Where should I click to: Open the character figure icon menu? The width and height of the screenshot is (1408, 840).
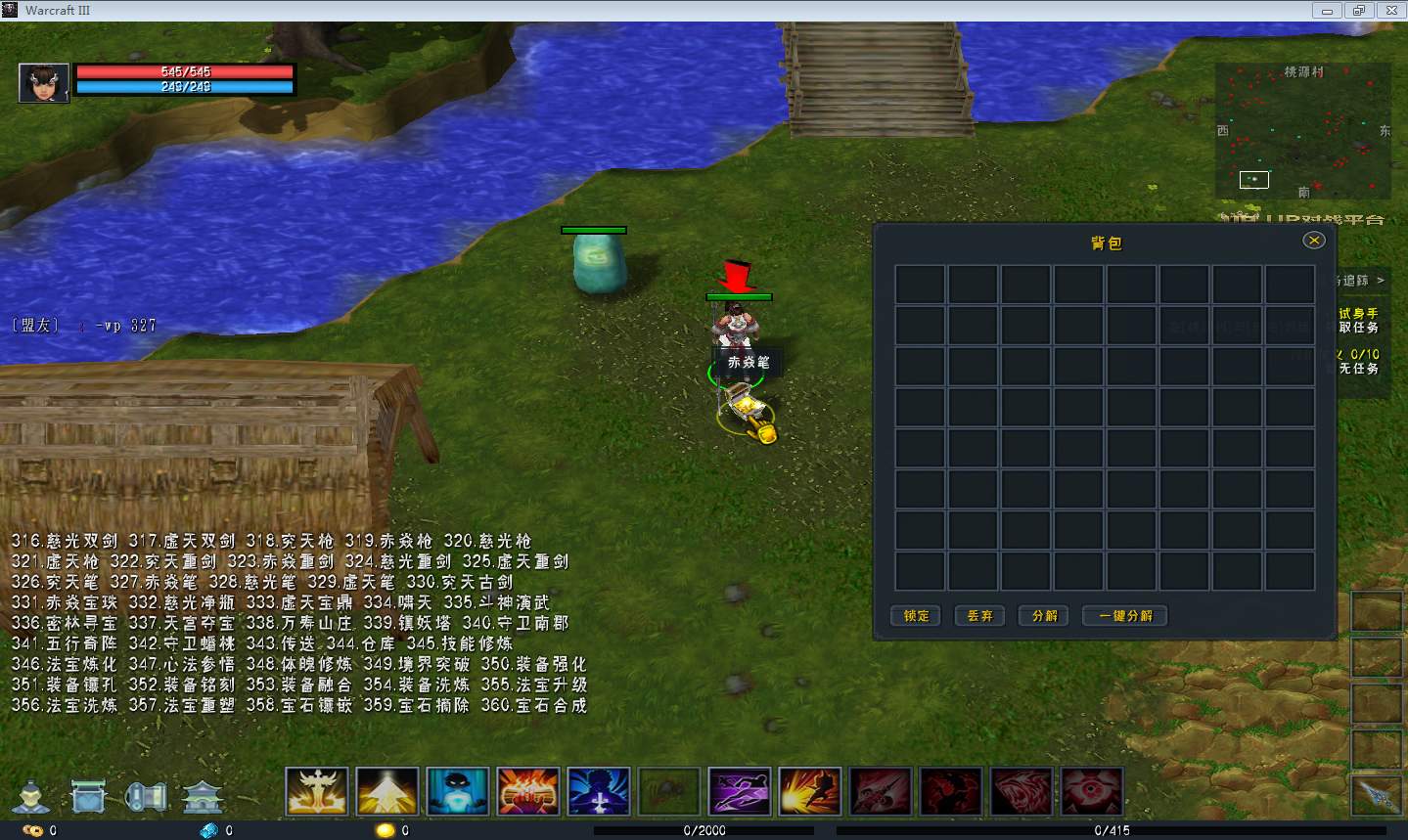click(x=31, y=796)
